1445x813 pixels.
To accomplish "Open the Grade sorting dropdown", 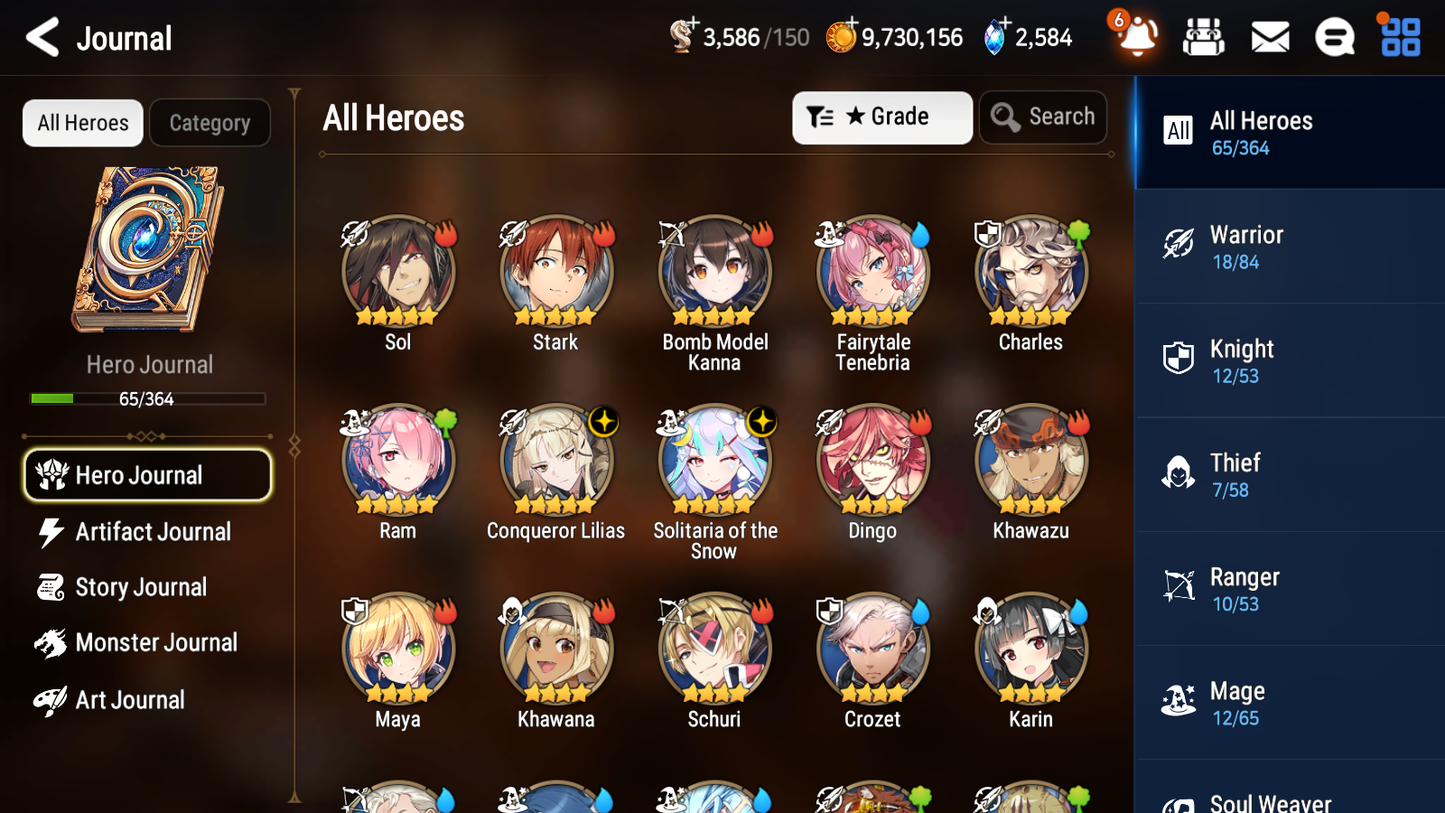I will 882,117.
